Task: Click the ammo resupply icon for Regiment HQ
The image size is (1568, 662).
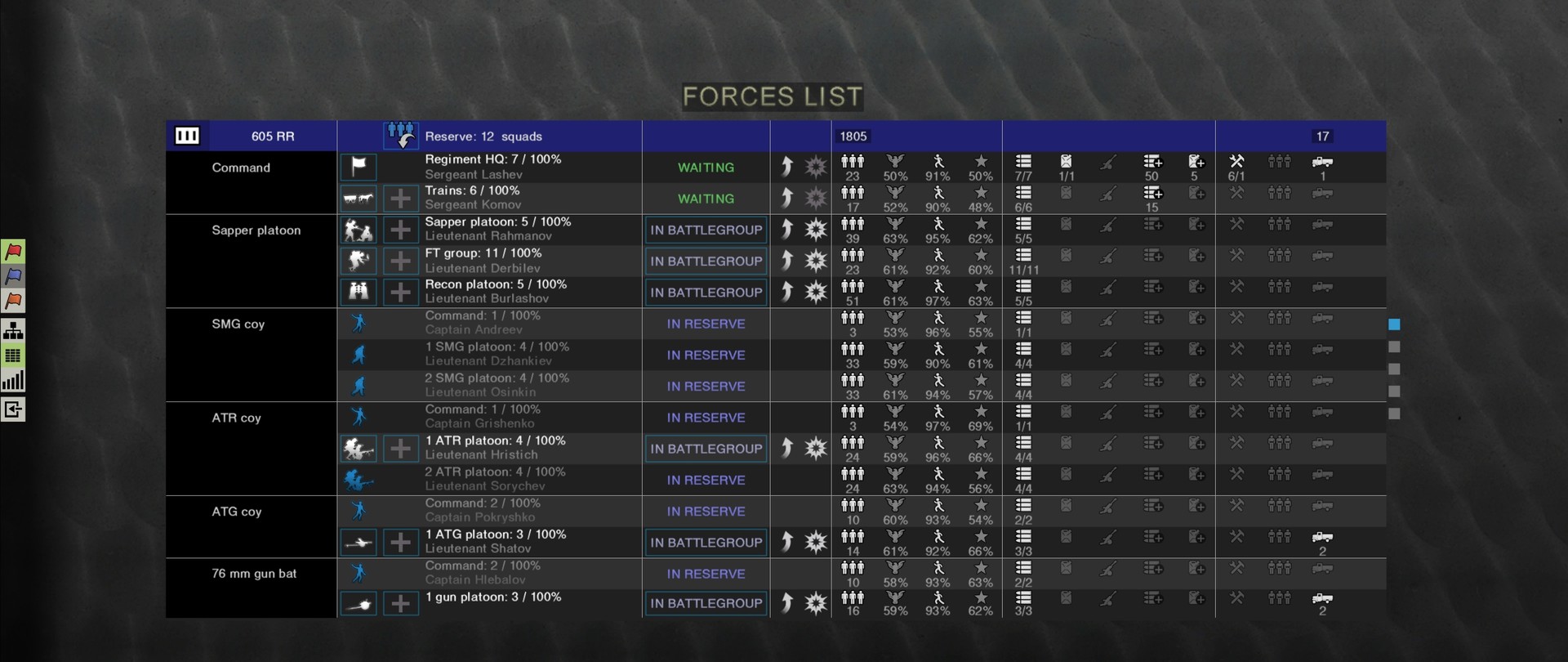Action: 1151,161
